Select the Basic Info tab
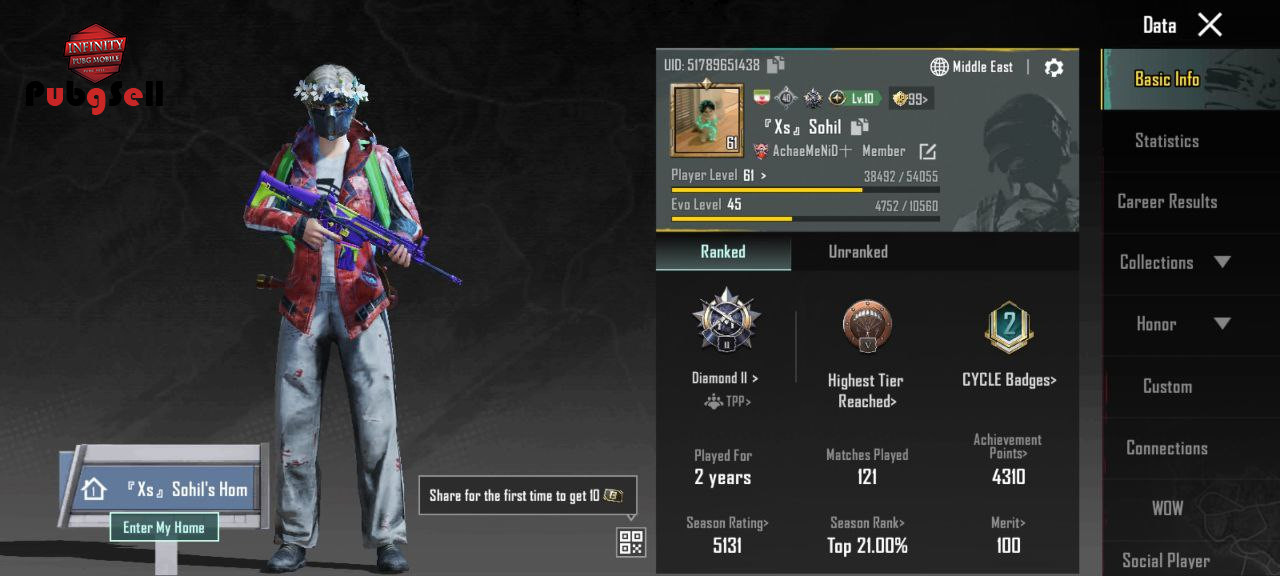 click(x=1166, y=79)
